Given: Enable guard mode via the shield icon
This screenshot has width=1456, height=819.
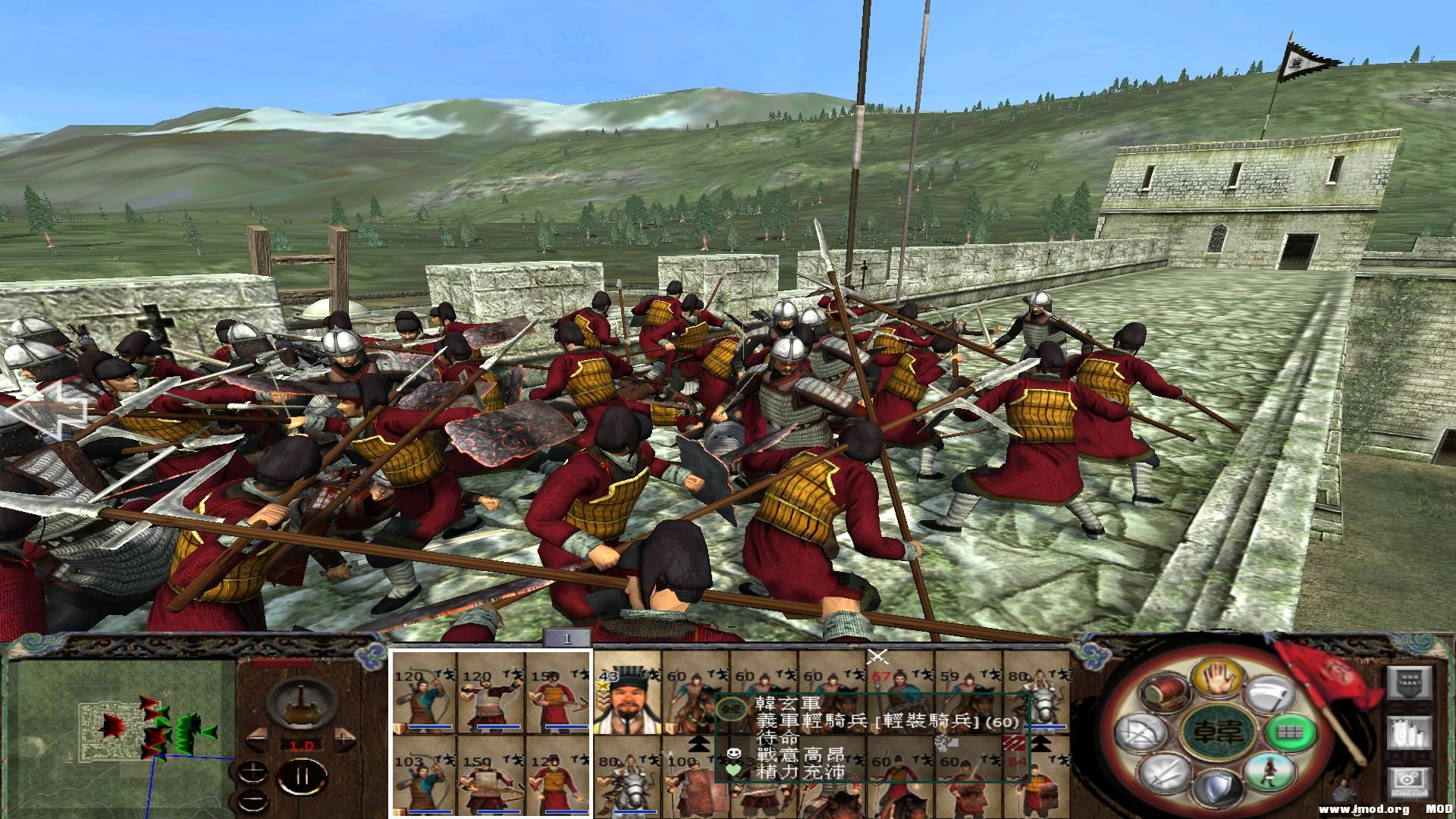Looking at the screenshot, I should point(1218,787).
